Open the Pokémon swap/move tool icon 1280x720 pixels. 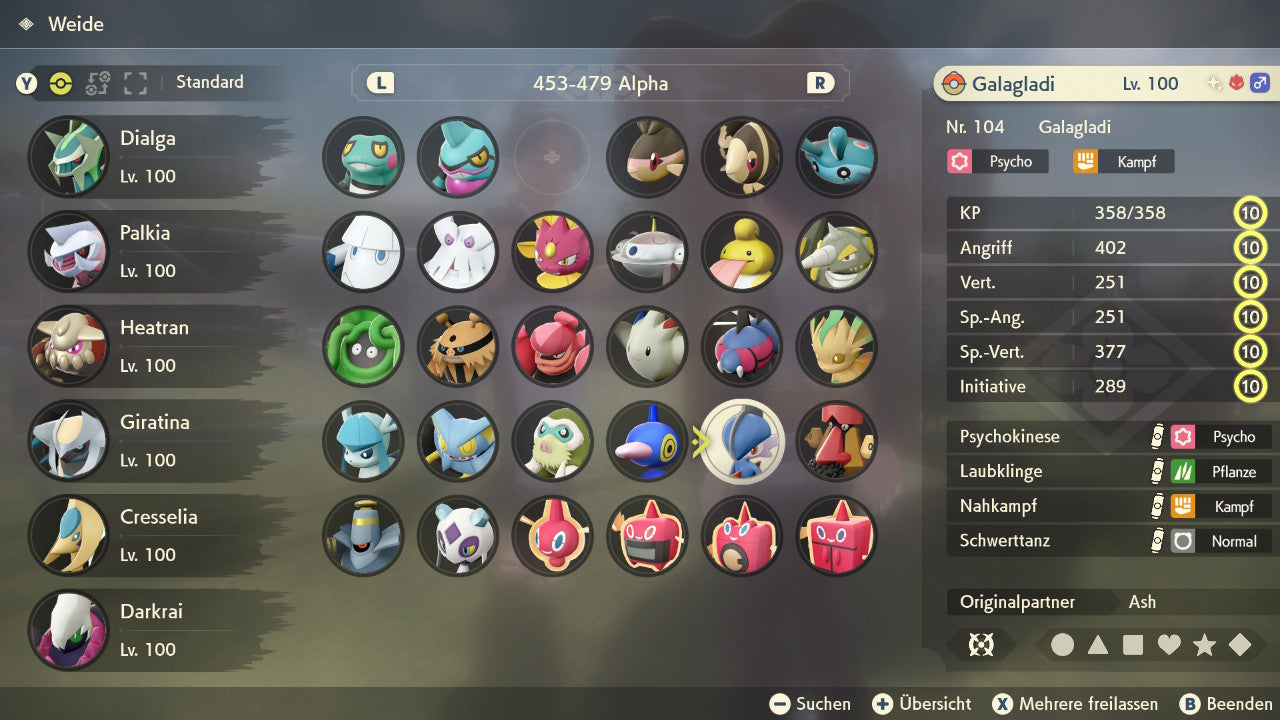[97, 84]
